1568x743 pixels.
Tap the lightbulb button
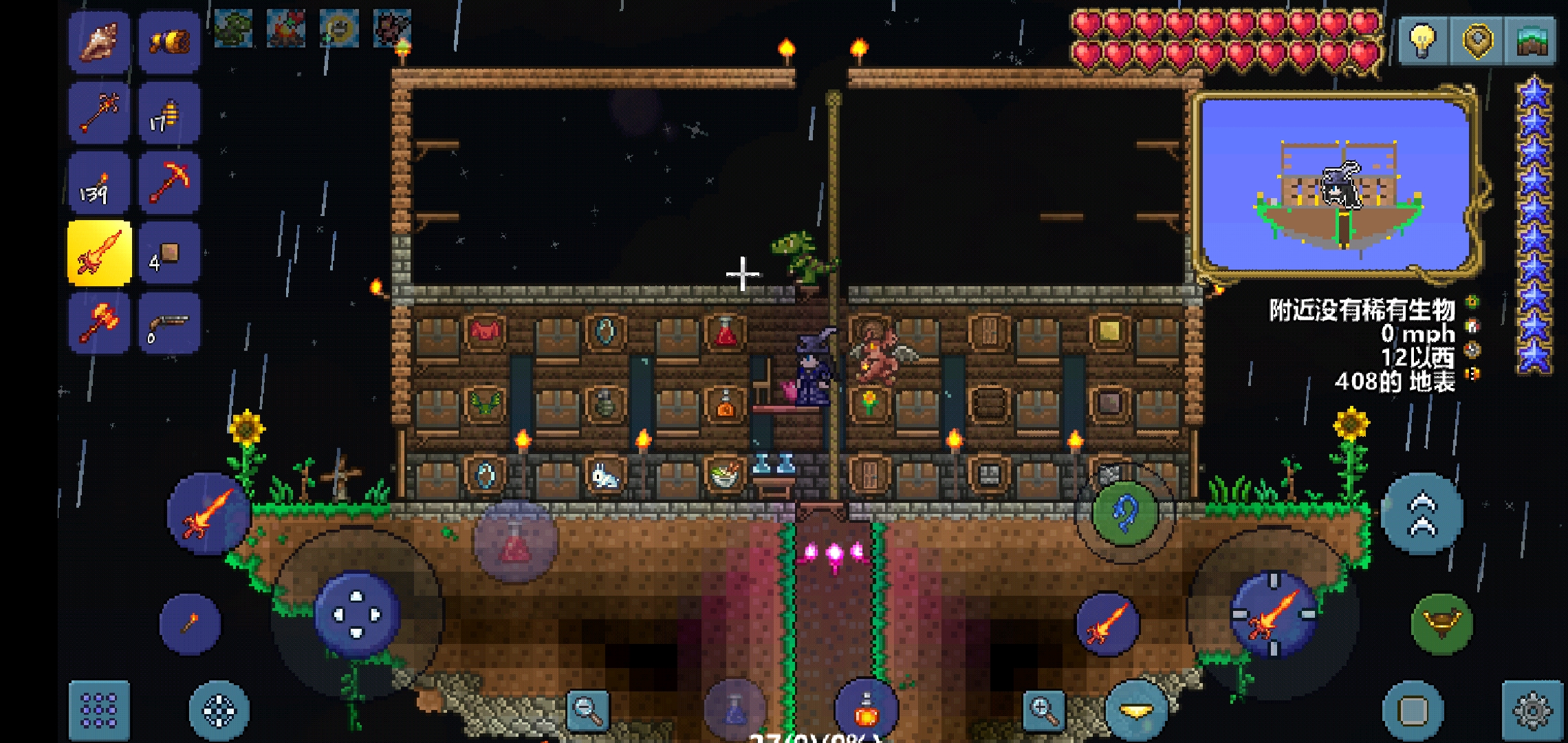click(1422, 40)
